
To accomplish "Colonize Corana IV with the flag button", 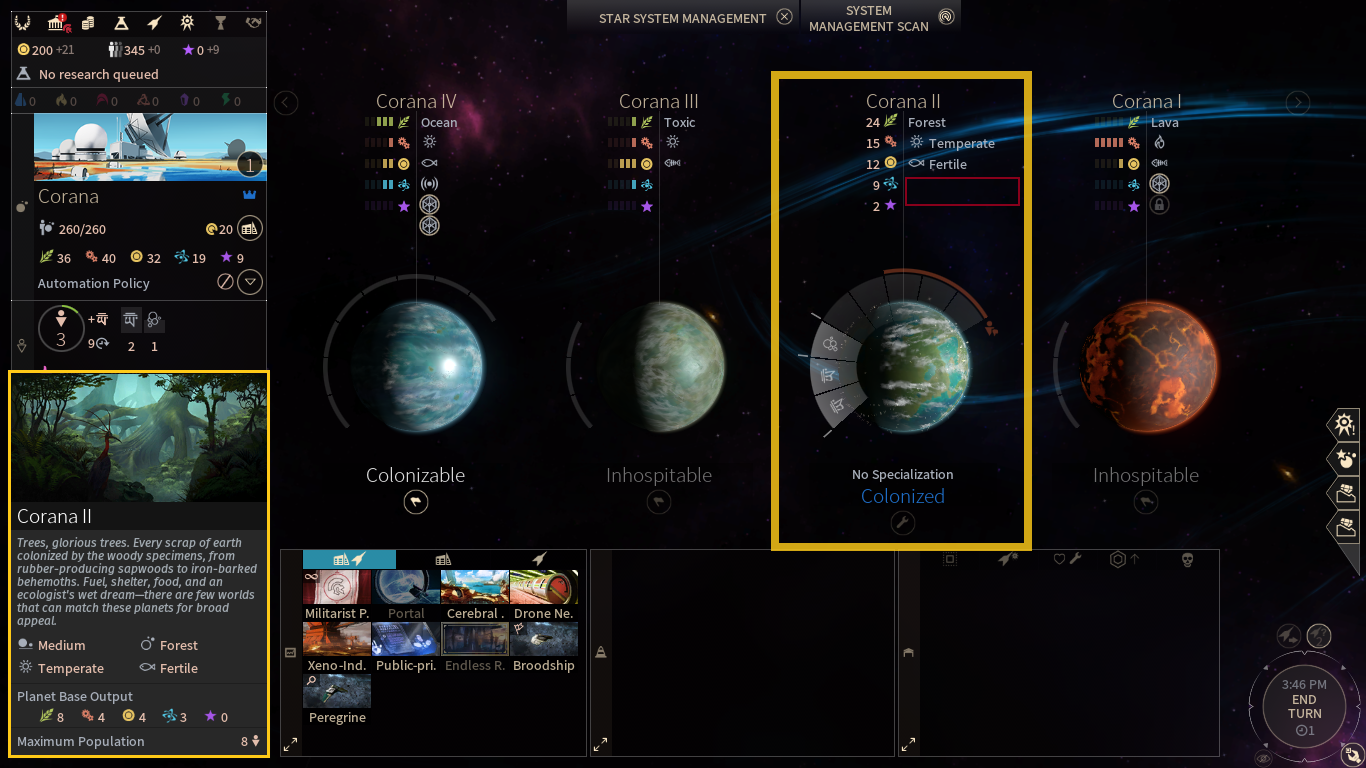I will 416,502.
